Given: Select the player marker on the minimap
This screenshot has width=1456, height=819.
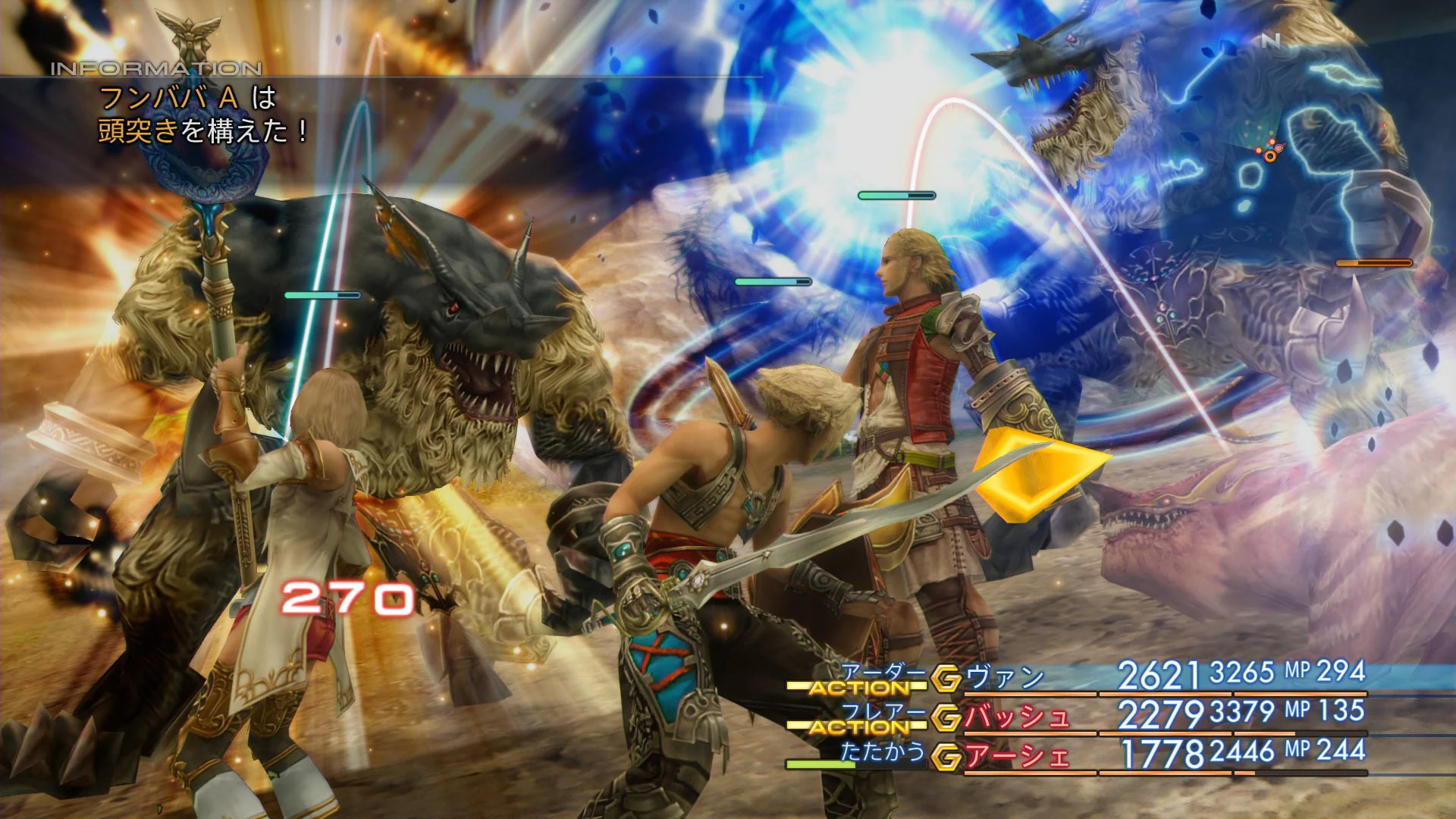Looking at the screenshot, I should pos(1269,156).
